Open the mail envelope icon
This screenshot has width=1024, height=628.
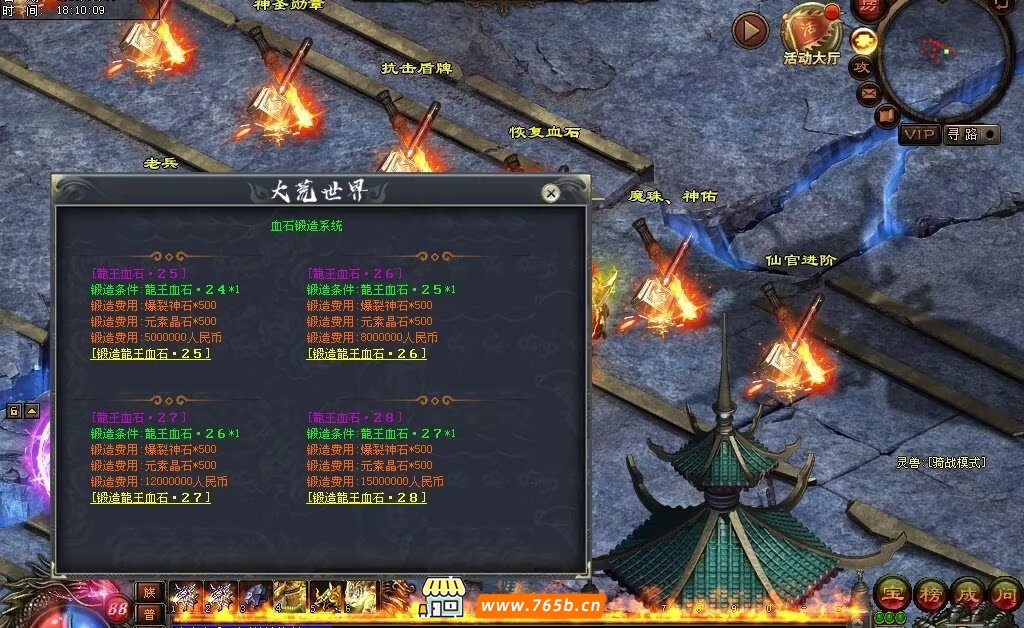pyautogui.click(x=868, y=93)
